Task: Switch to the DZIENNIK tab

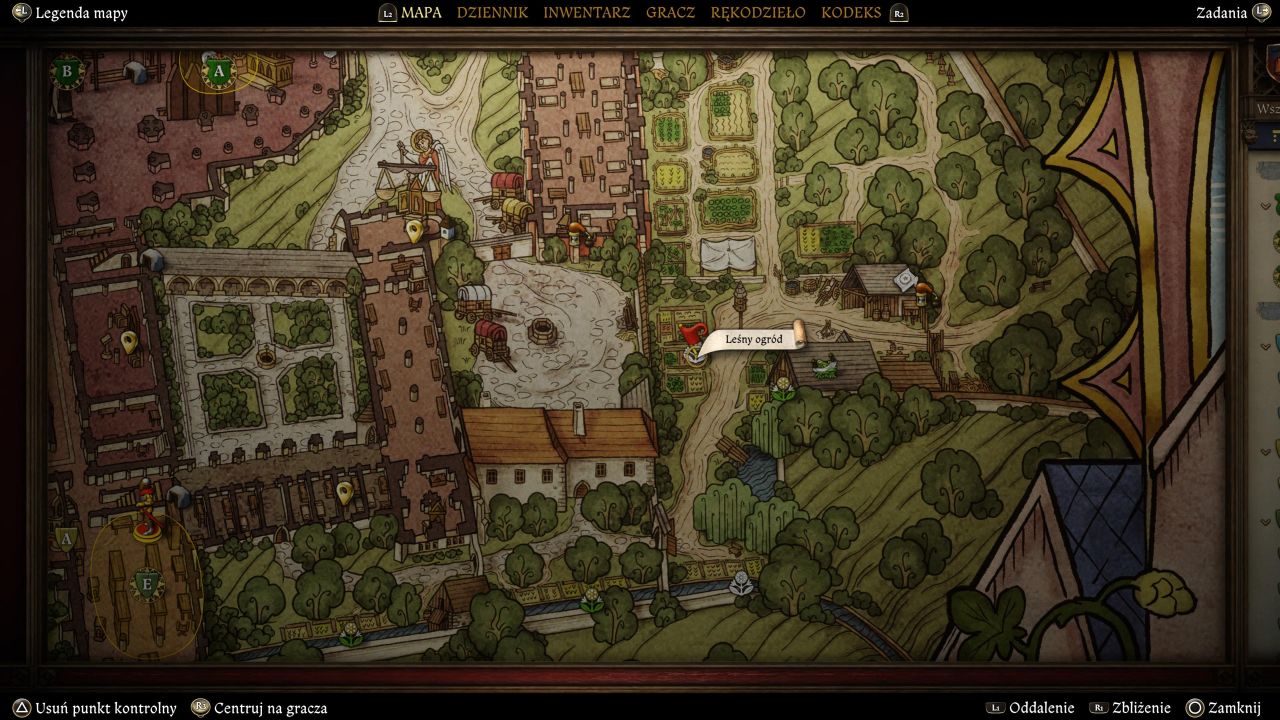Action: (x=492, y=13)
